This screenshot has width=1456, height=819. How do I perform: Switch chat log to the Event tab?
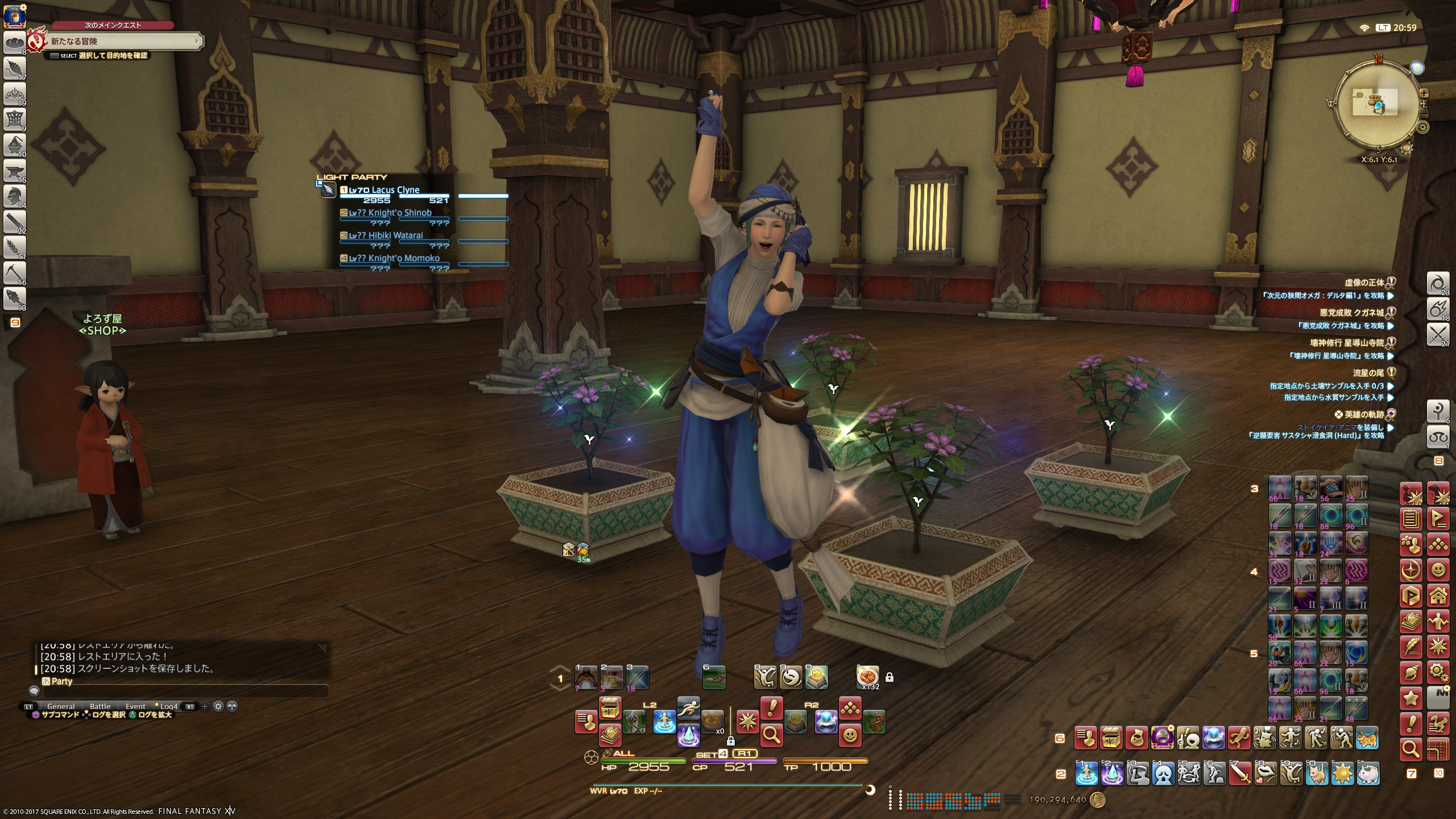(135, 706)
